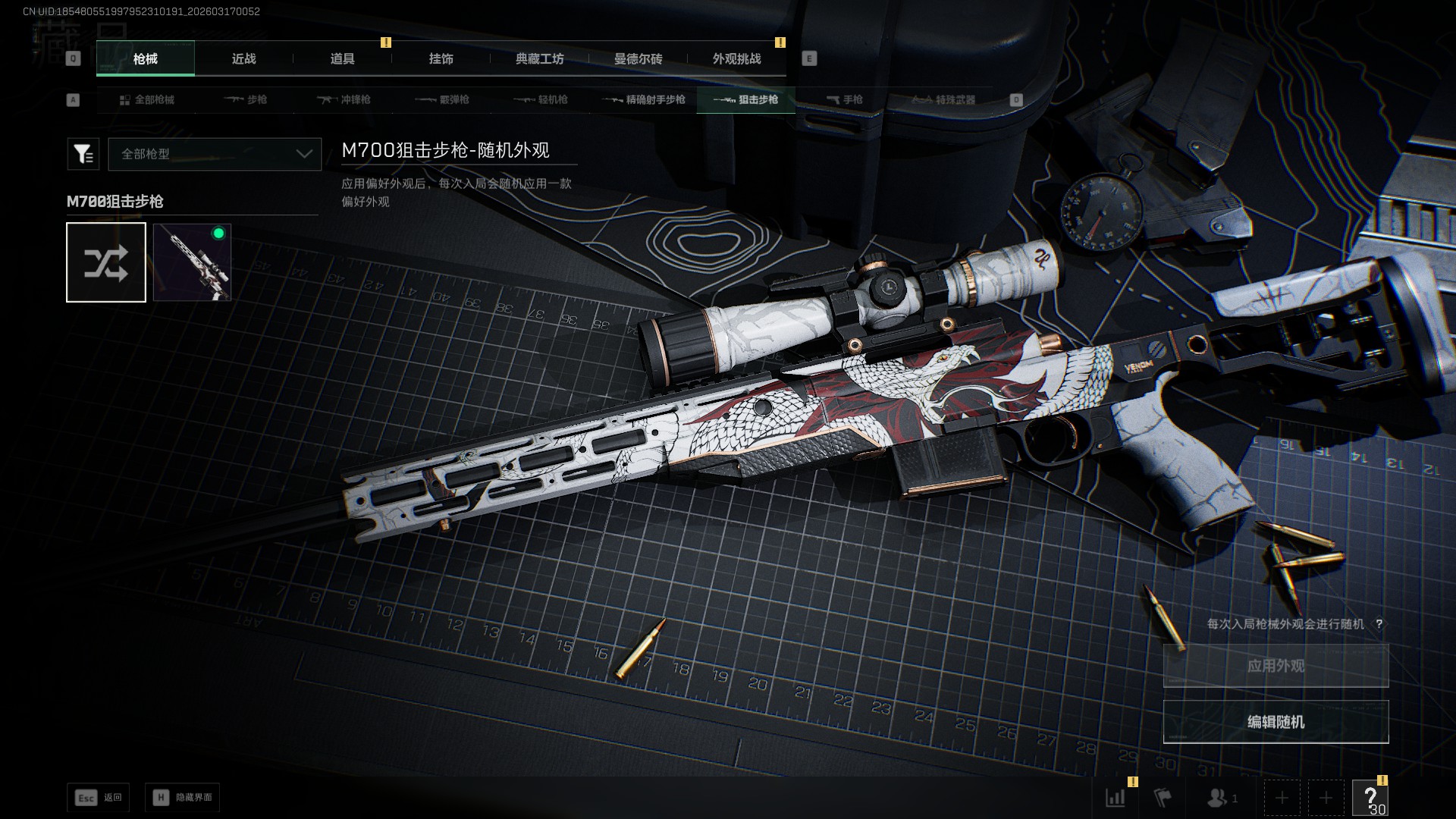
Task: Choose the M700 snake skin thumbnail
Action: point(192,262)
